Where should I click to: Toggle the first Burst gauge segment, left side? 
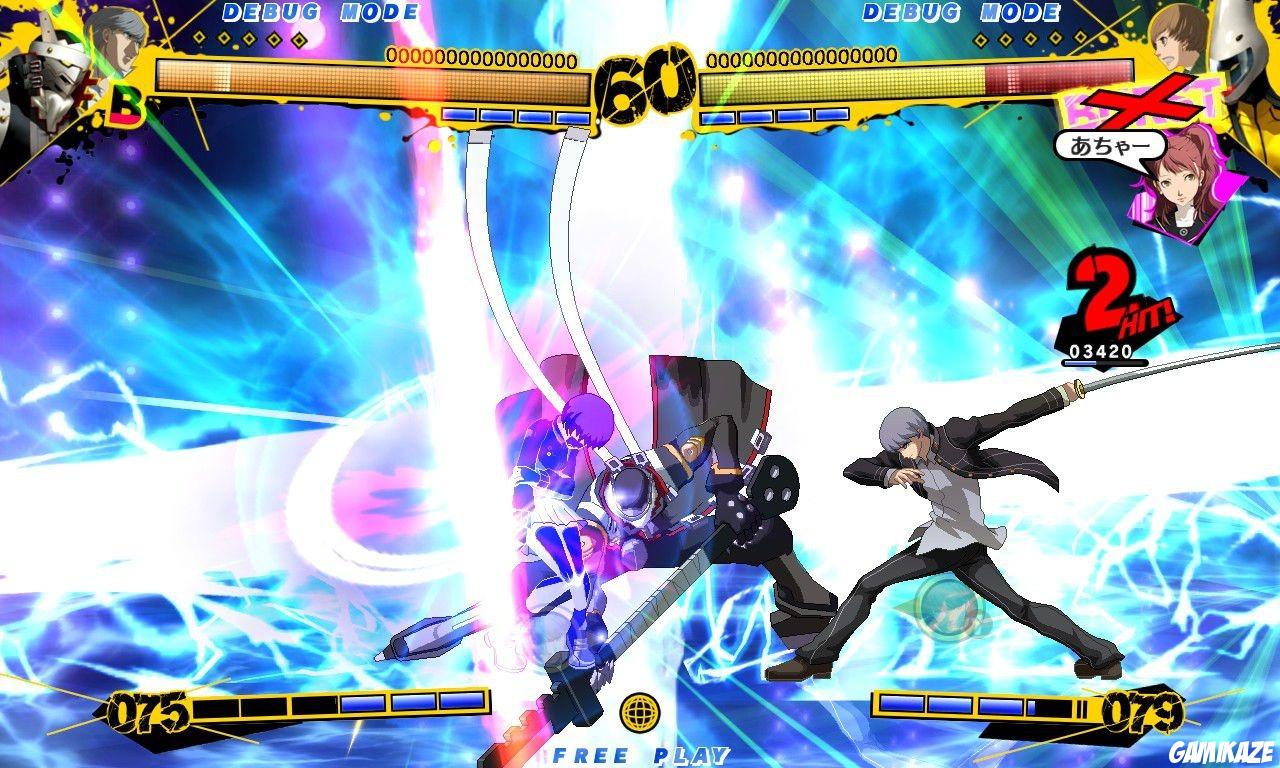click(x=460, y=116)
